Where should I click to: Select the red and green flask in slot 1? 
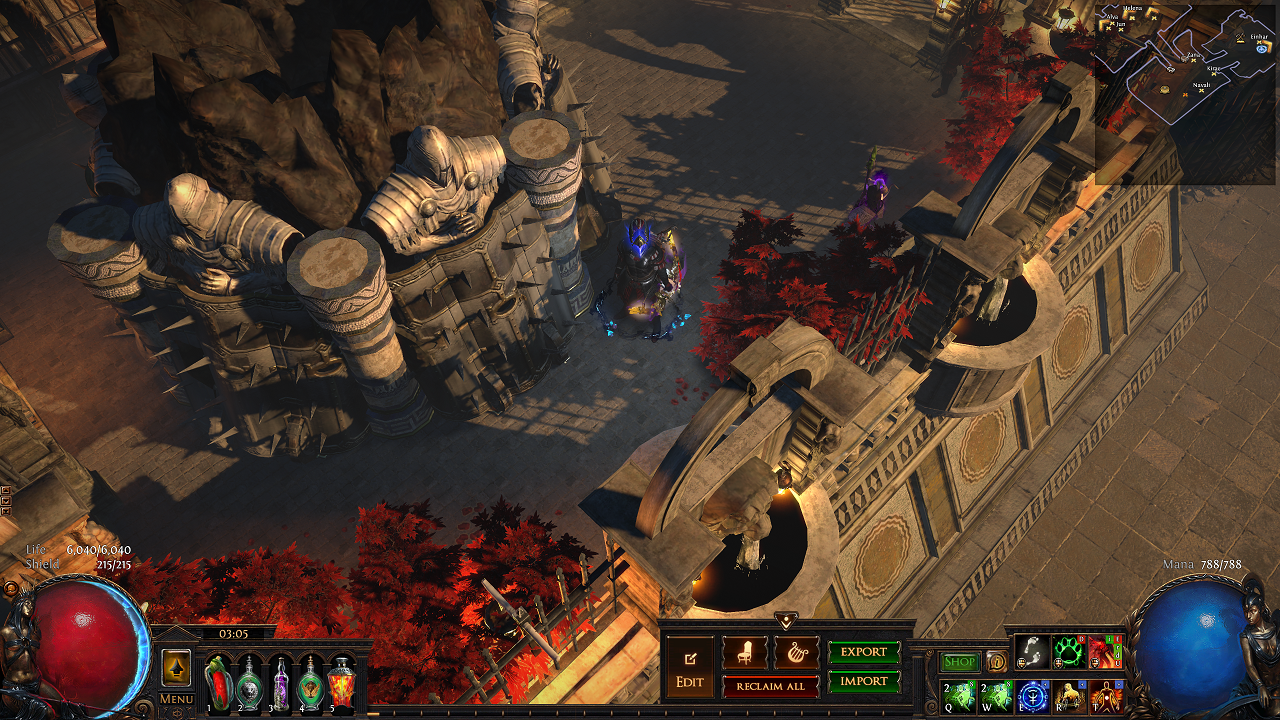point(219,682)
